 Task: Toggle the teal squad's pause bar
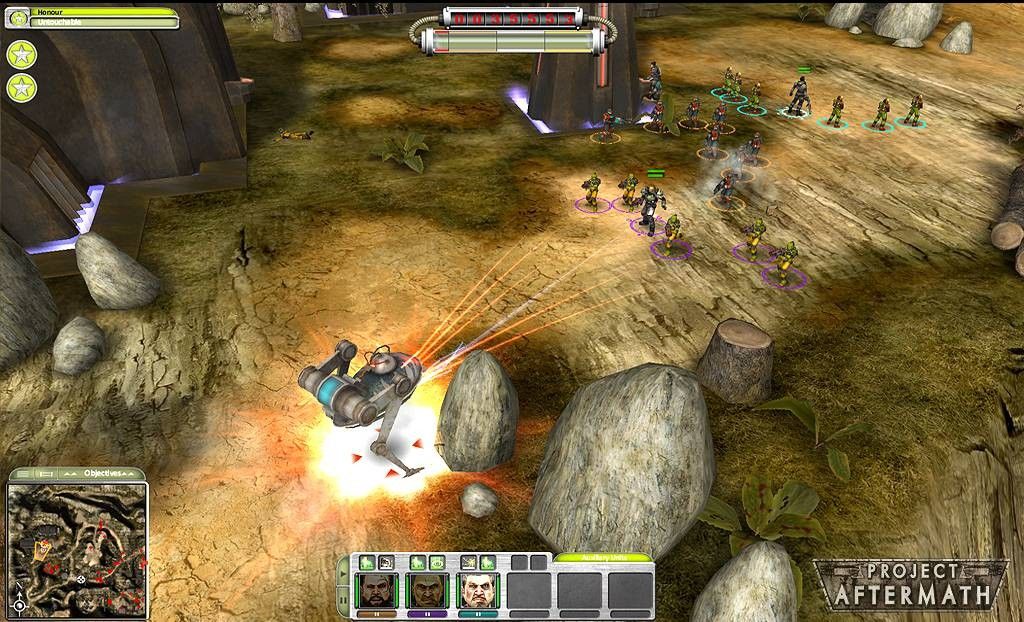(x=478, y=613)
